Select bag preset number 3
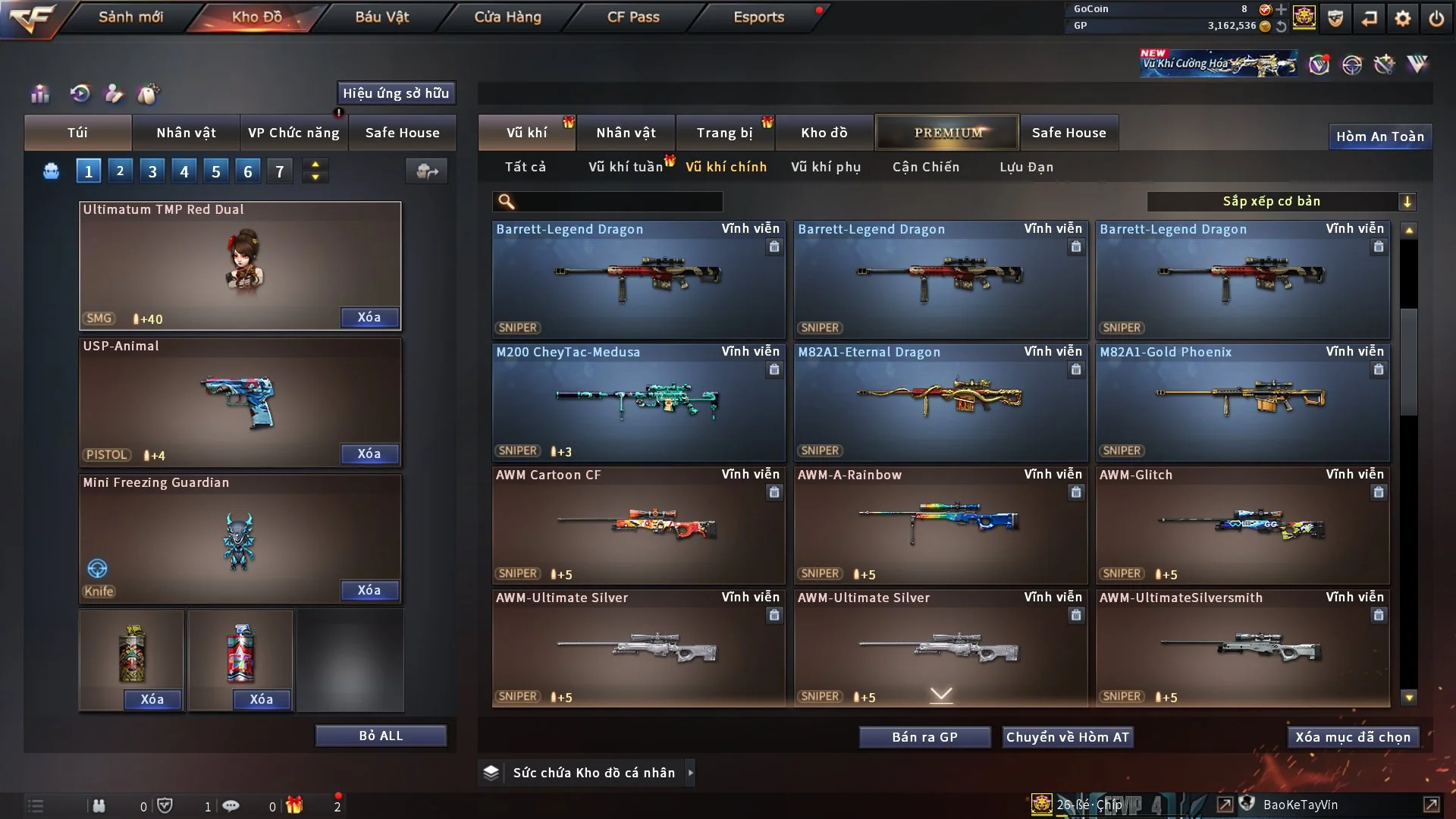The image size is (1456, 819). (x=152, y=171)
